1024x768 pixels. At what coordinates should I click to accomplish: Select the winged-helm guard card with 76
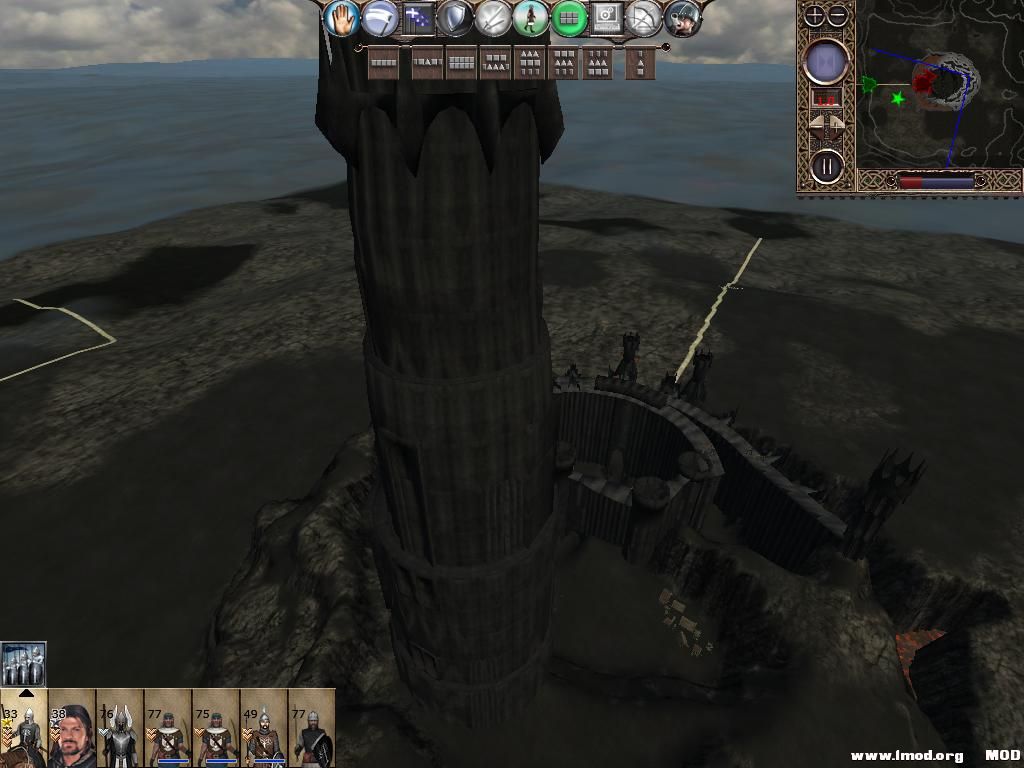(120, 728)
